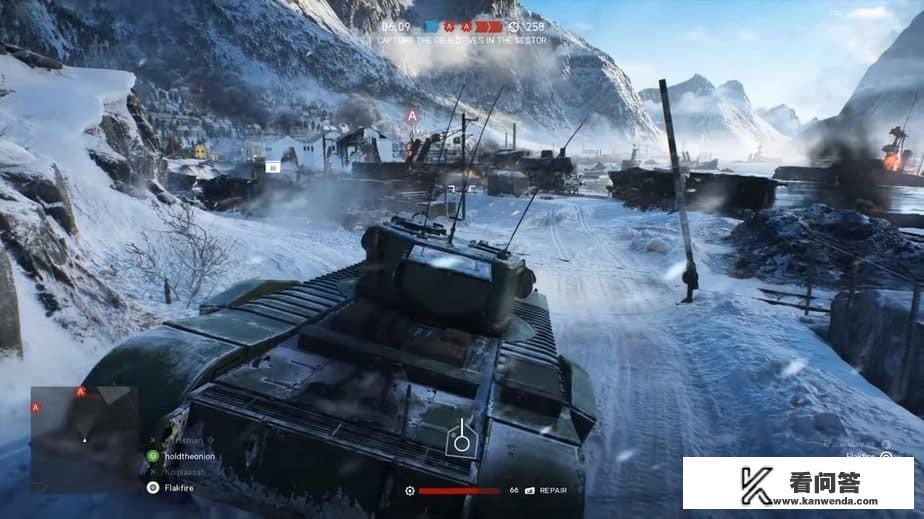
Task: Click the tank turret orientation icon
Action: coord(461,439)
